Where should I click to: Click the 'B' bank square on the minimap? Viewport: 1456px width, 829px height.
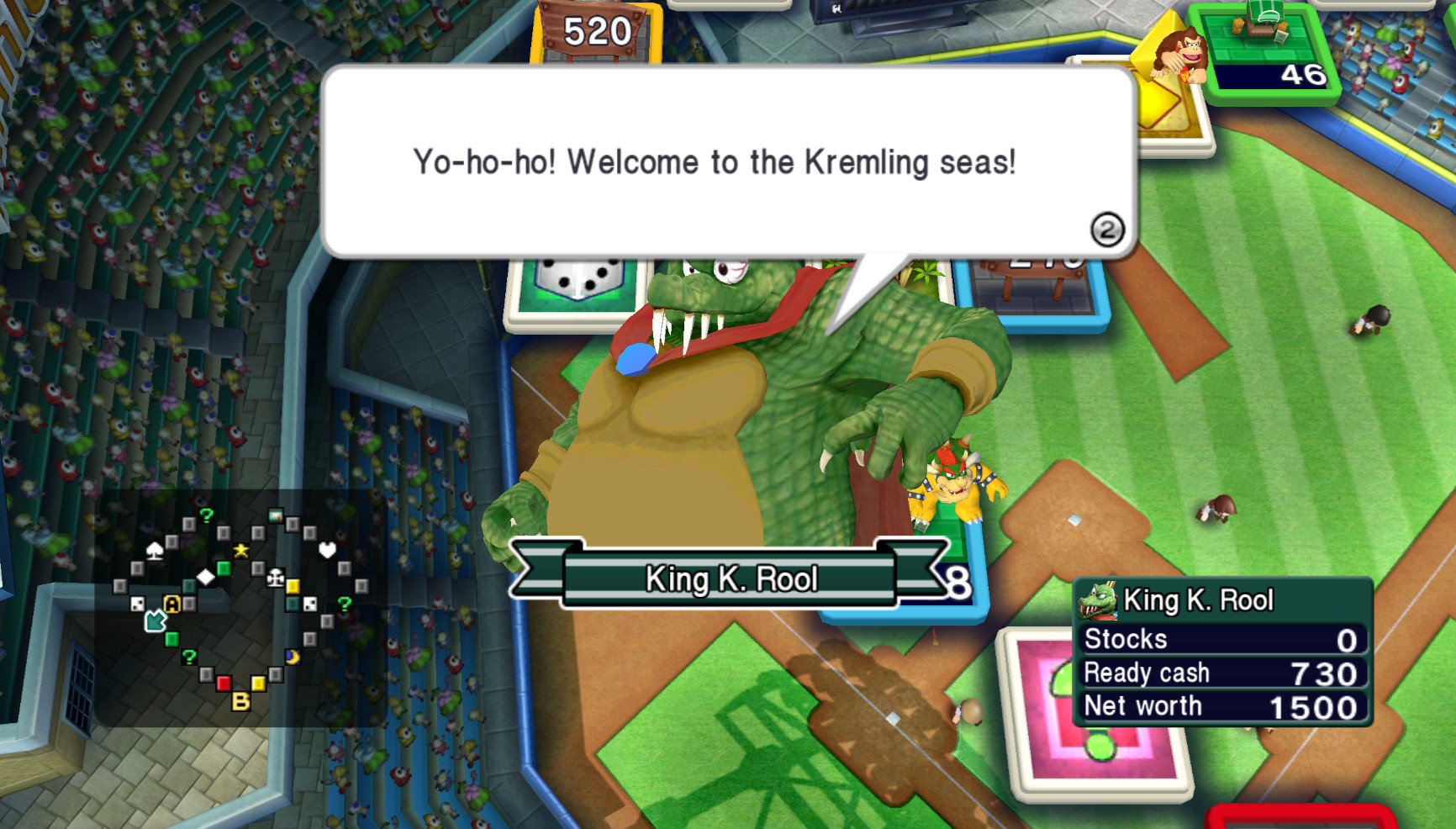click(x=240, y=700)
